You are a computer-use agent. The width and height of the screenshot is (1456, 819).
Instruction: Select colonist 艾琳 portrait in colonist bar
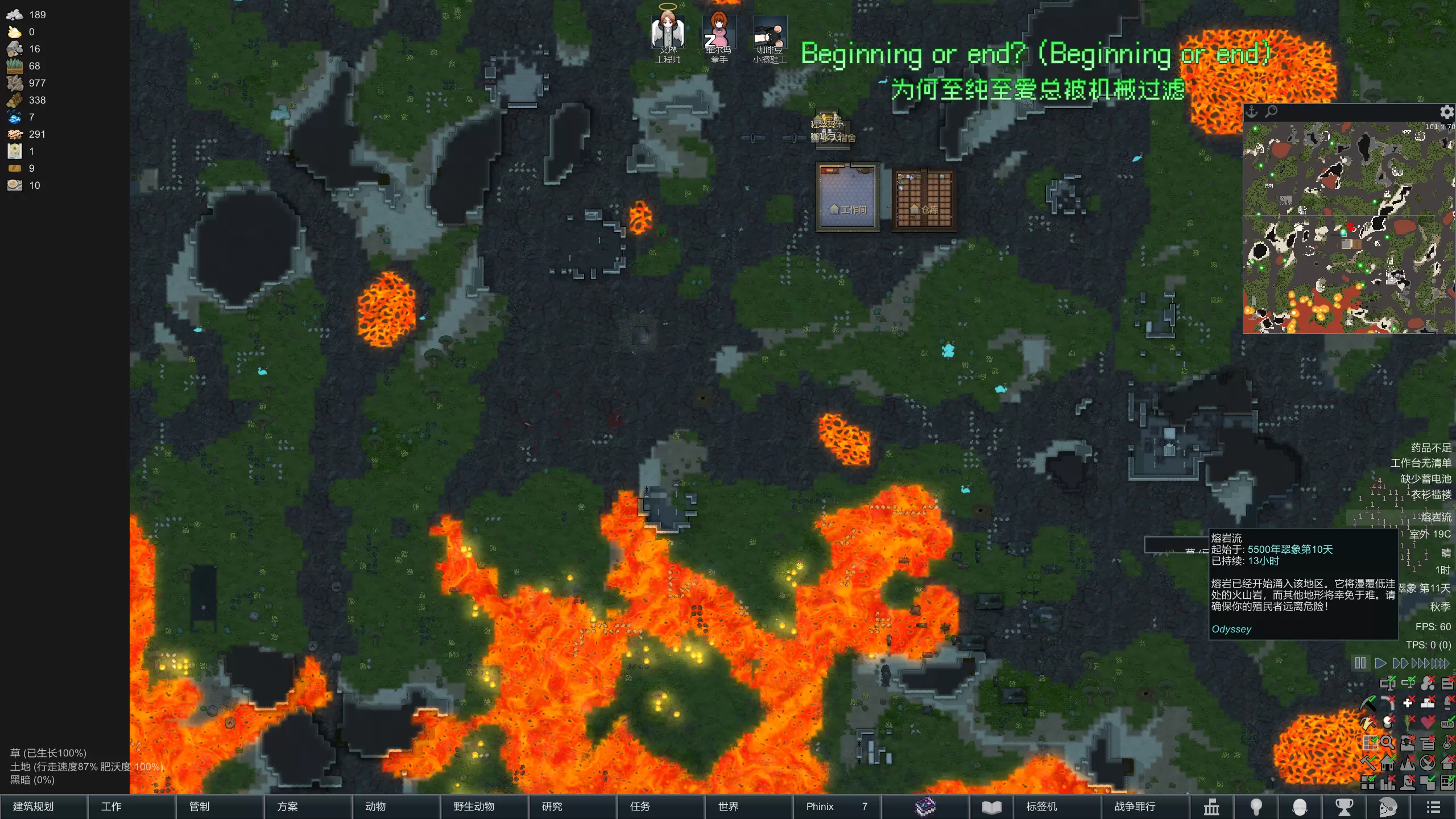(668, 33)
